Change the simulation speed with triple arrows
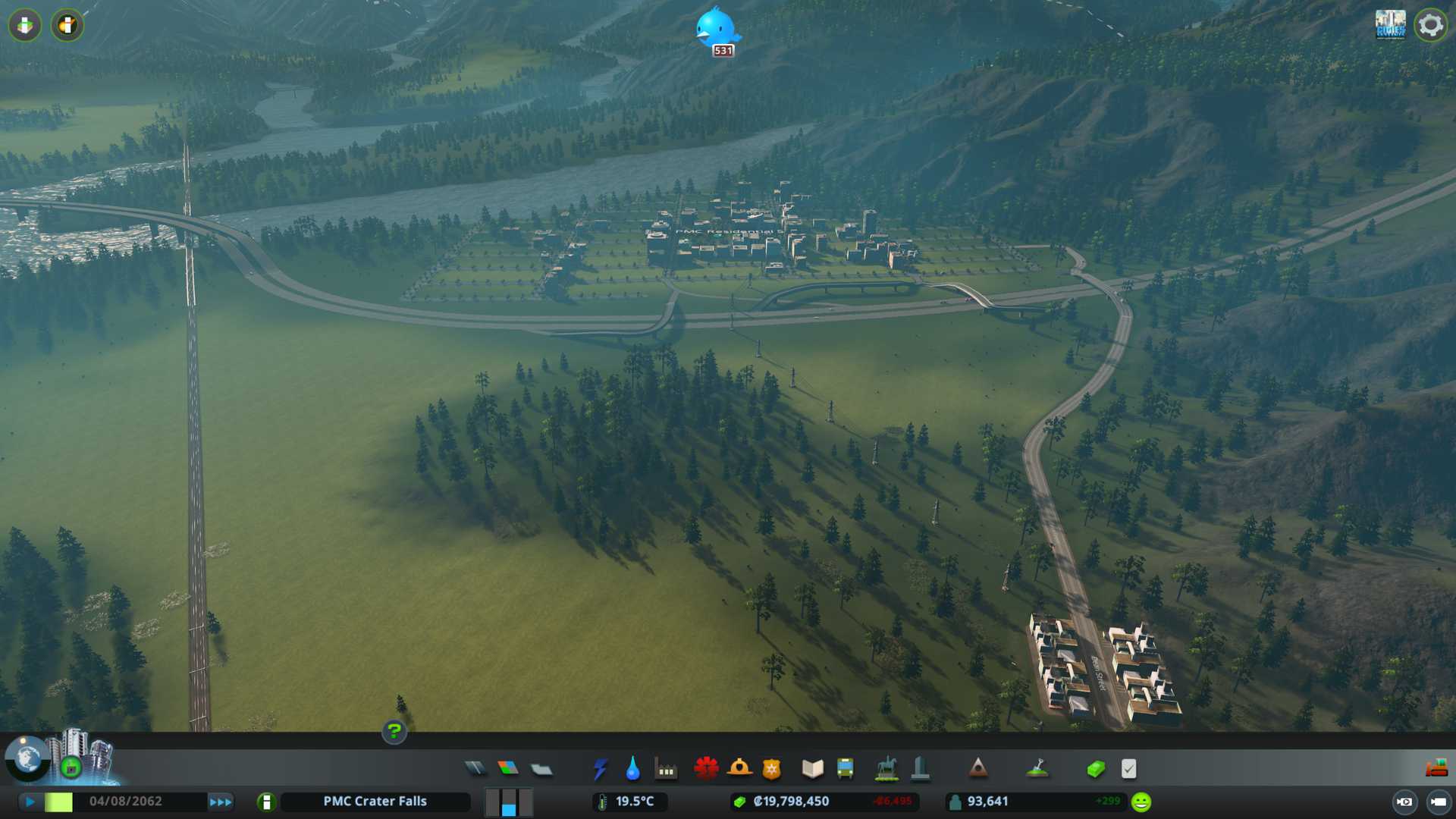 coord(221,802)
